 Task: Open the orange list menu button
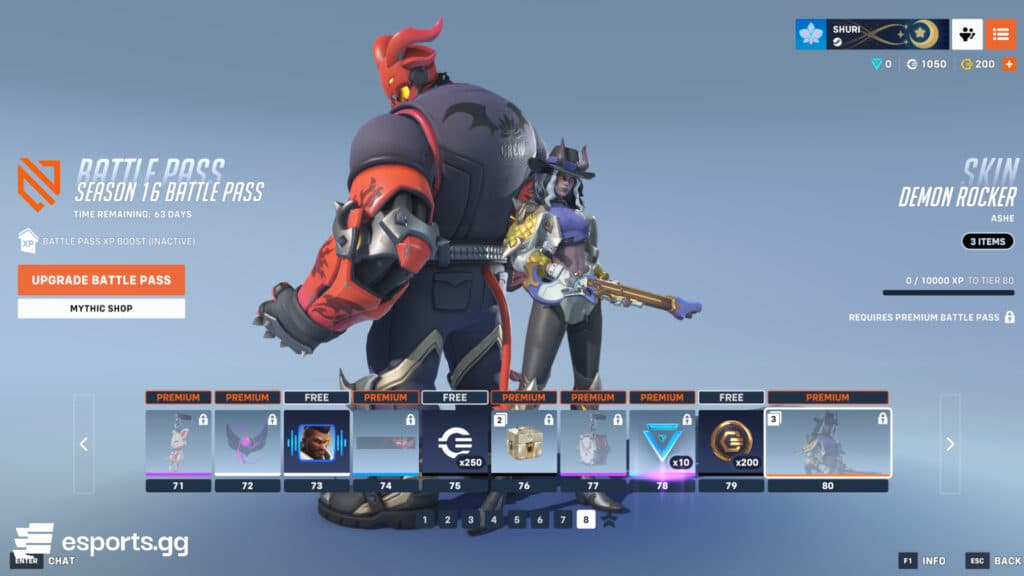coord(1001,34)
